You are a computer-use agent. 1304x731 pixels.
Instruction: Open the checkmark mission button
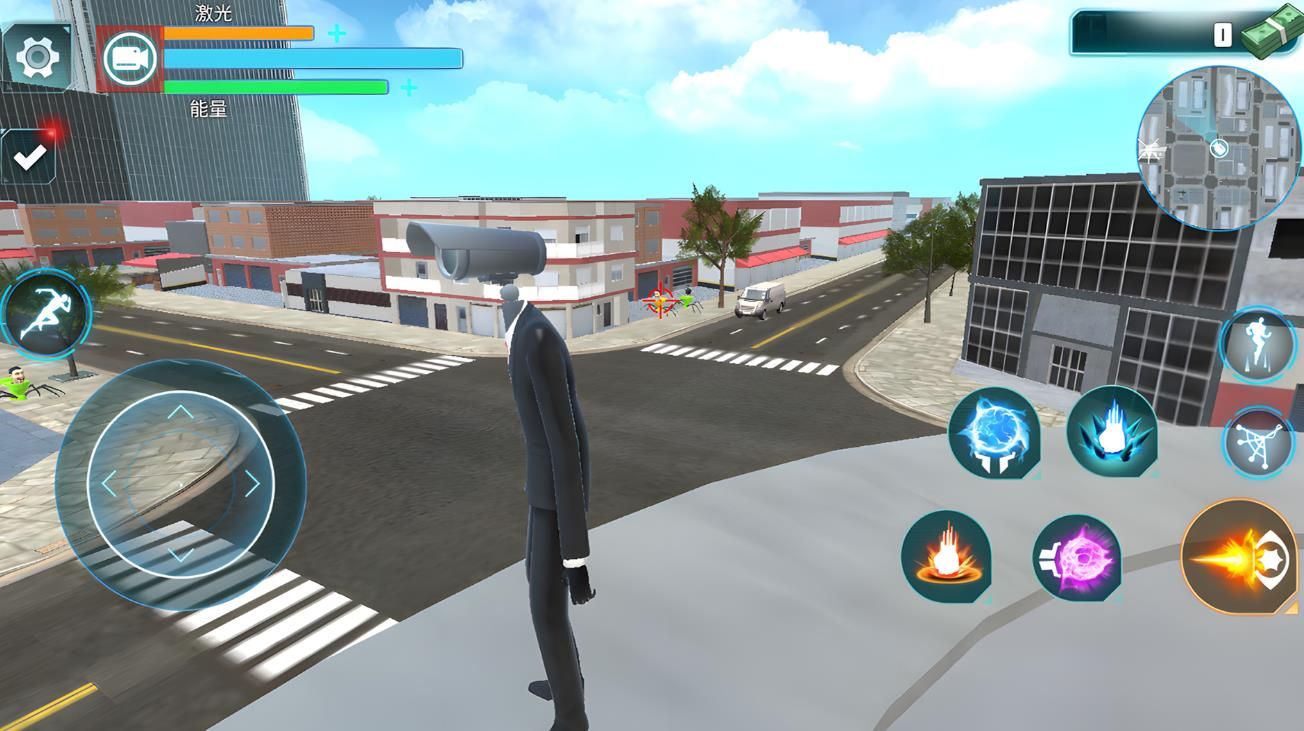[x=30, y=157]
